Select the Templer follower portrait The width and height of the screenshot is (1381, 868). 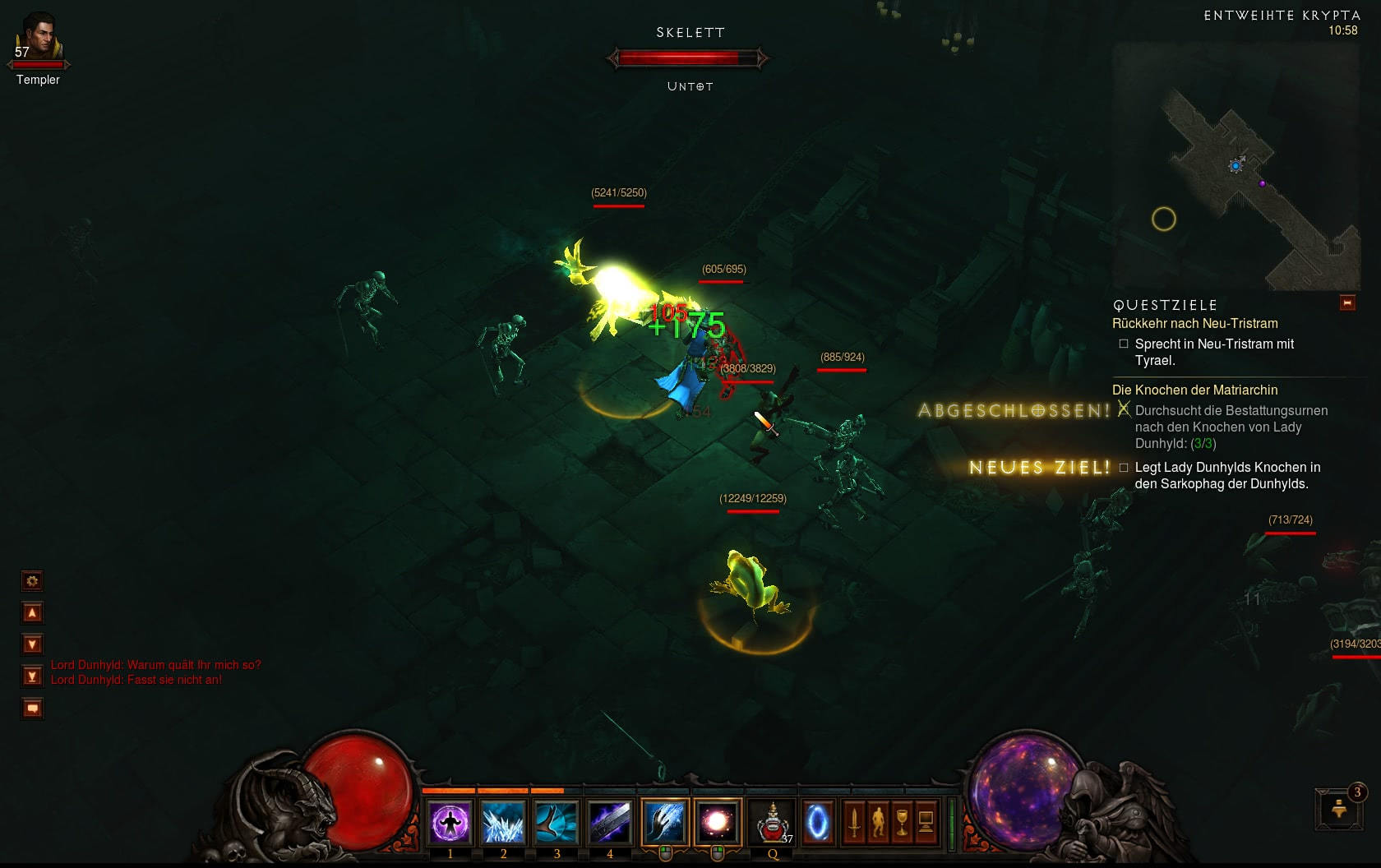point(38,38)
